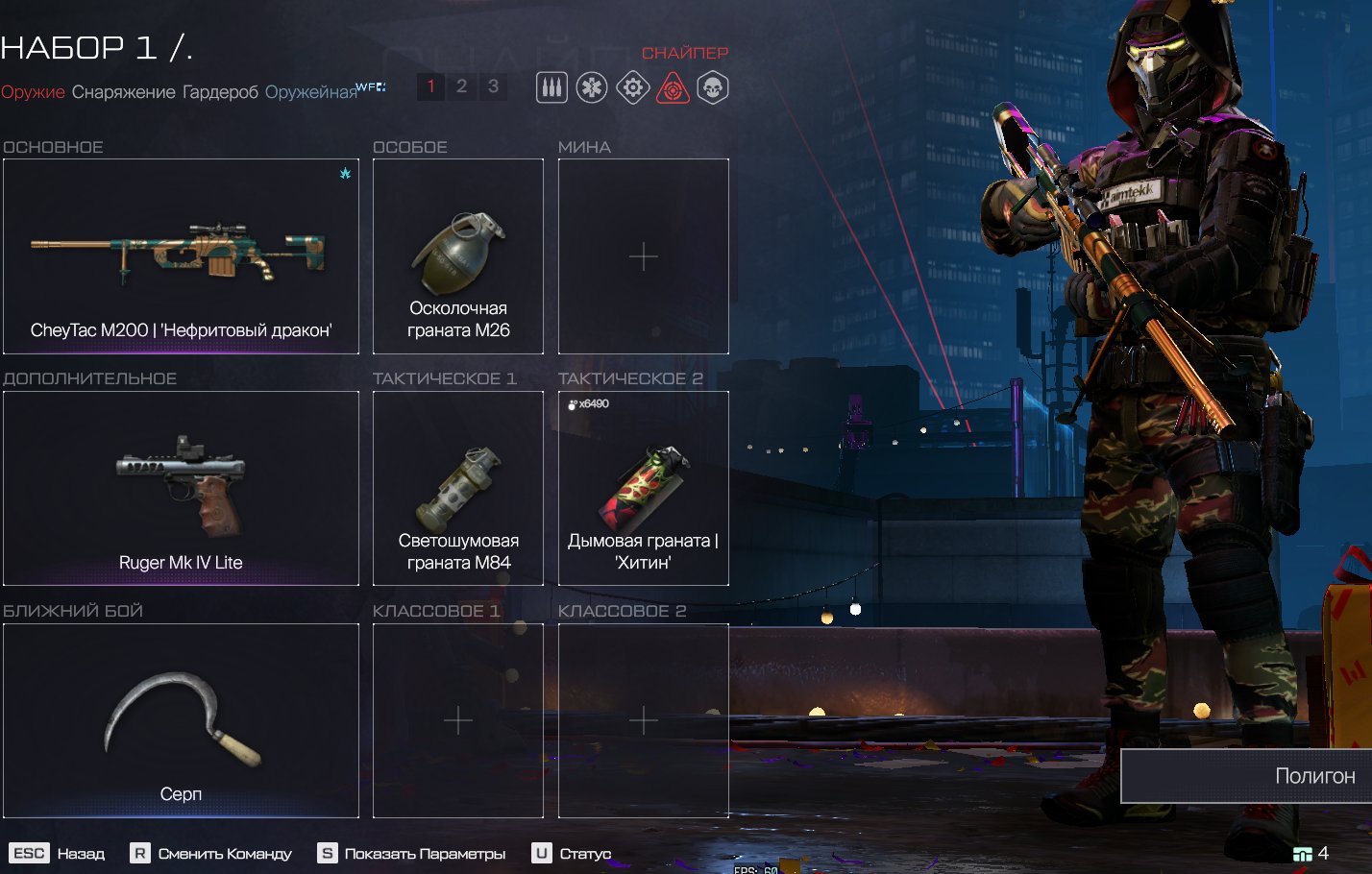Switch to the Оружие tab
Viewport: 1372px width, 874px height.
[33, 92]
